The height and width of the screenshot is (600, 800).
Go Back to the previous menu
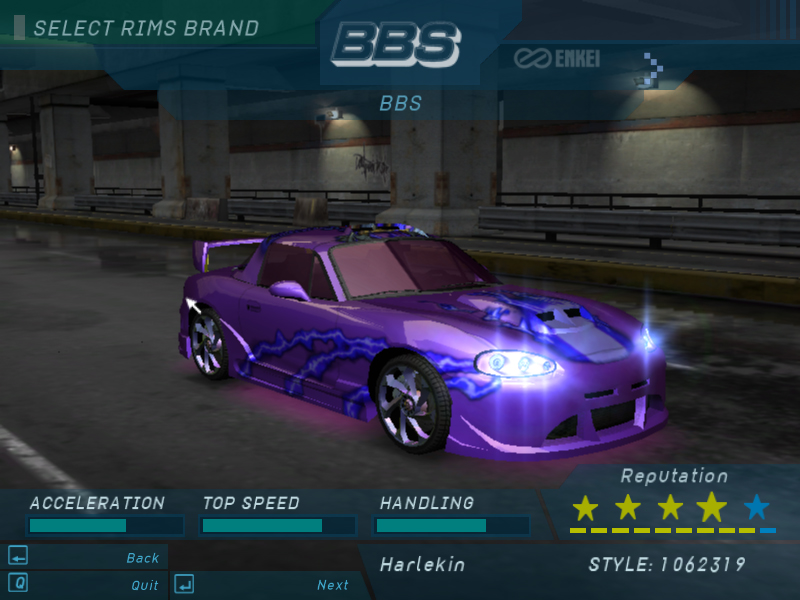pyautogui.click(x=142, y=558)
